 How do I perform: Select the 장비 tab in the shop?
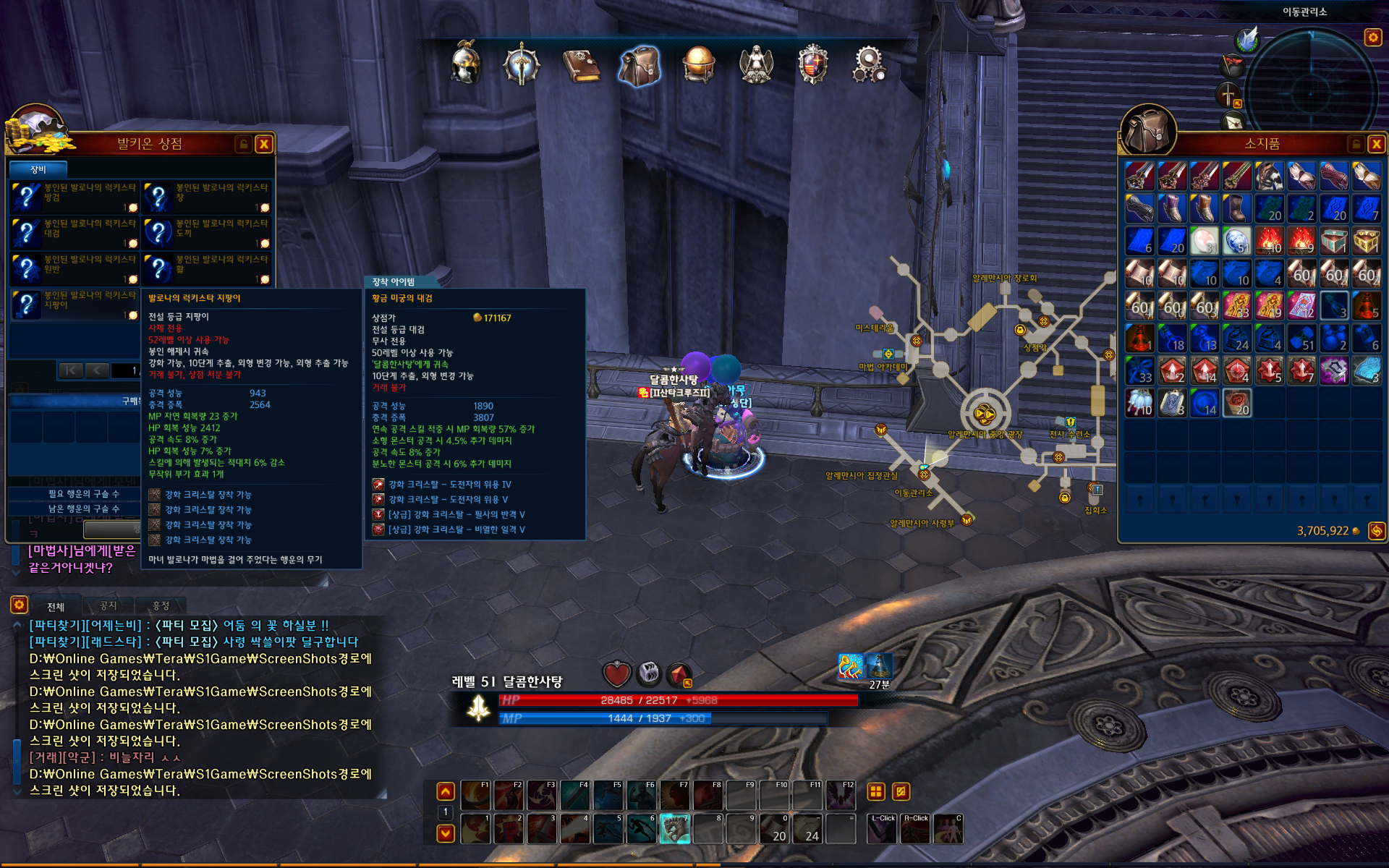click(38, 169)
